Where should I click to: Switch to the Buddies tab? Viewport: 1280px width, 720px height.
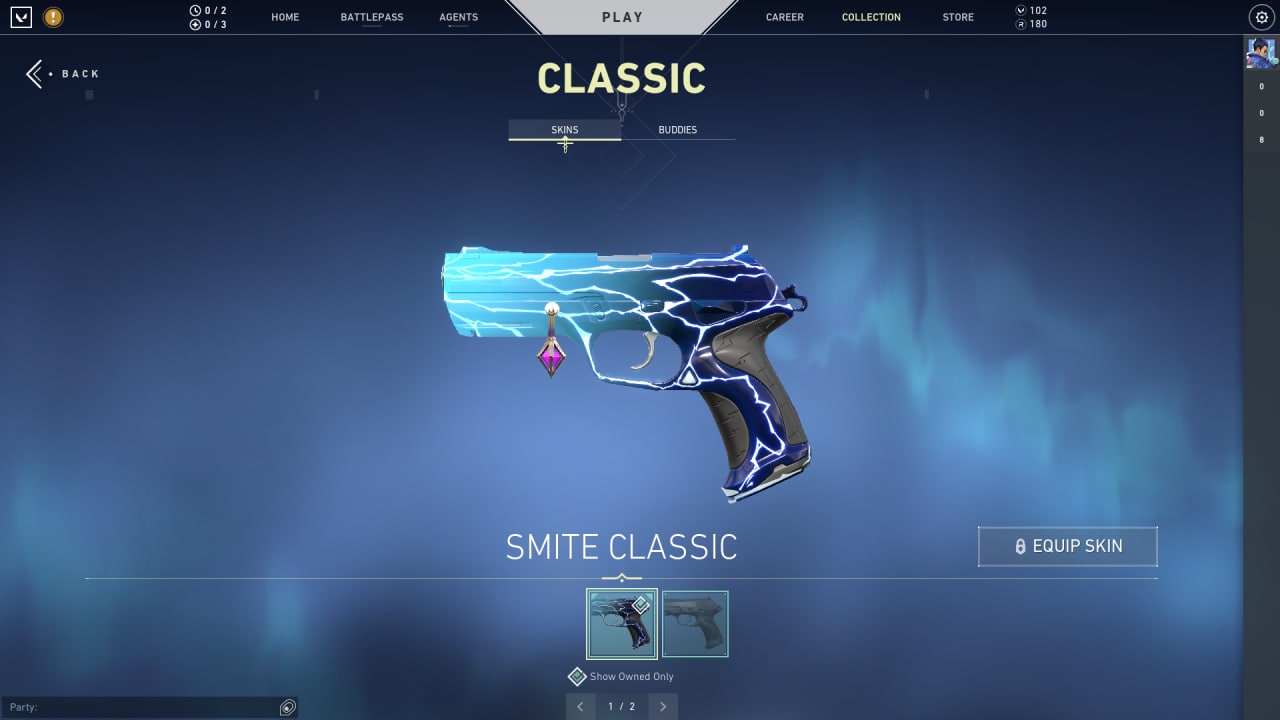677,130
